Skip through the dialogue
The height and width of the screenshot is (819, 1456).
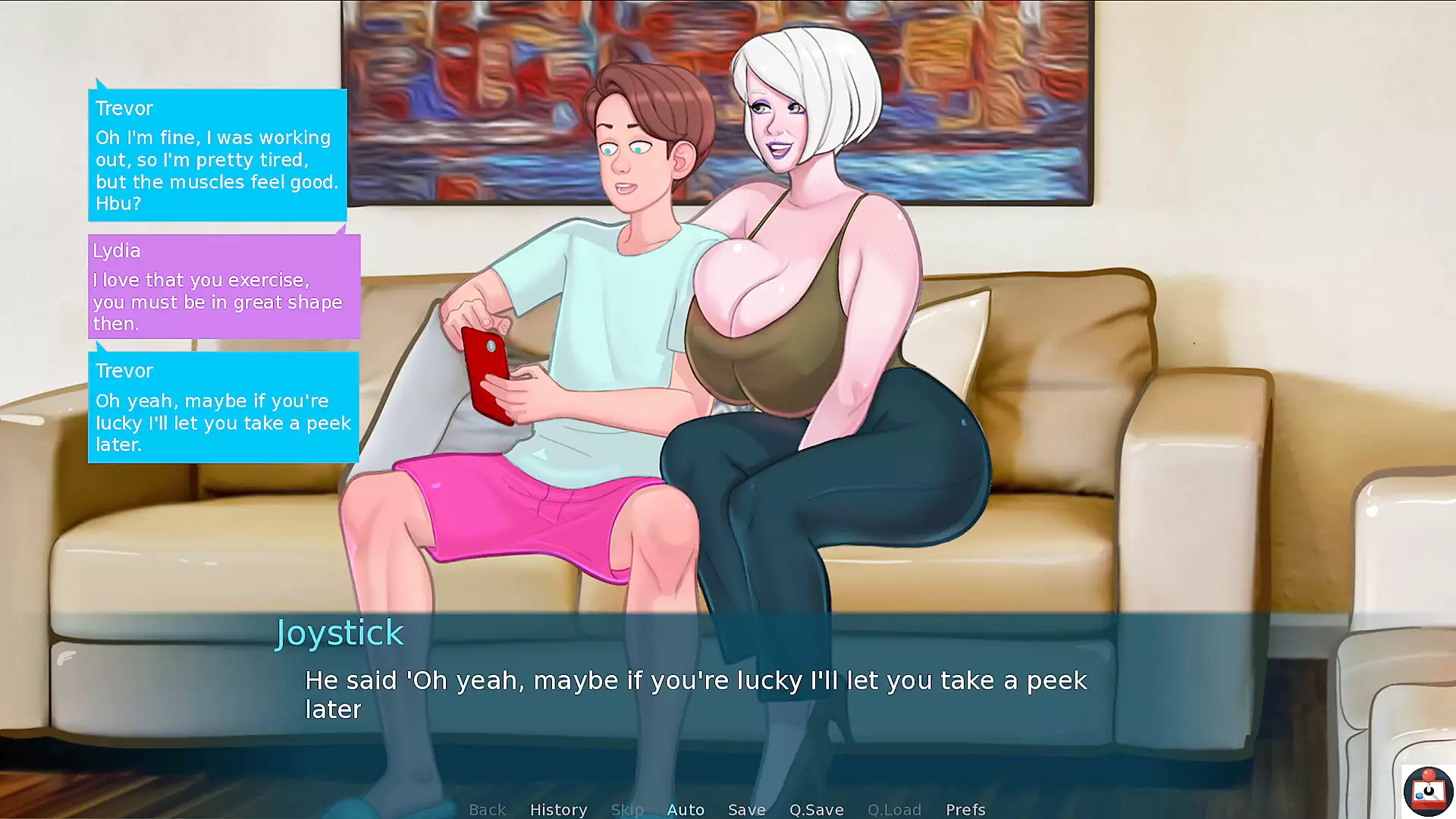627,809
